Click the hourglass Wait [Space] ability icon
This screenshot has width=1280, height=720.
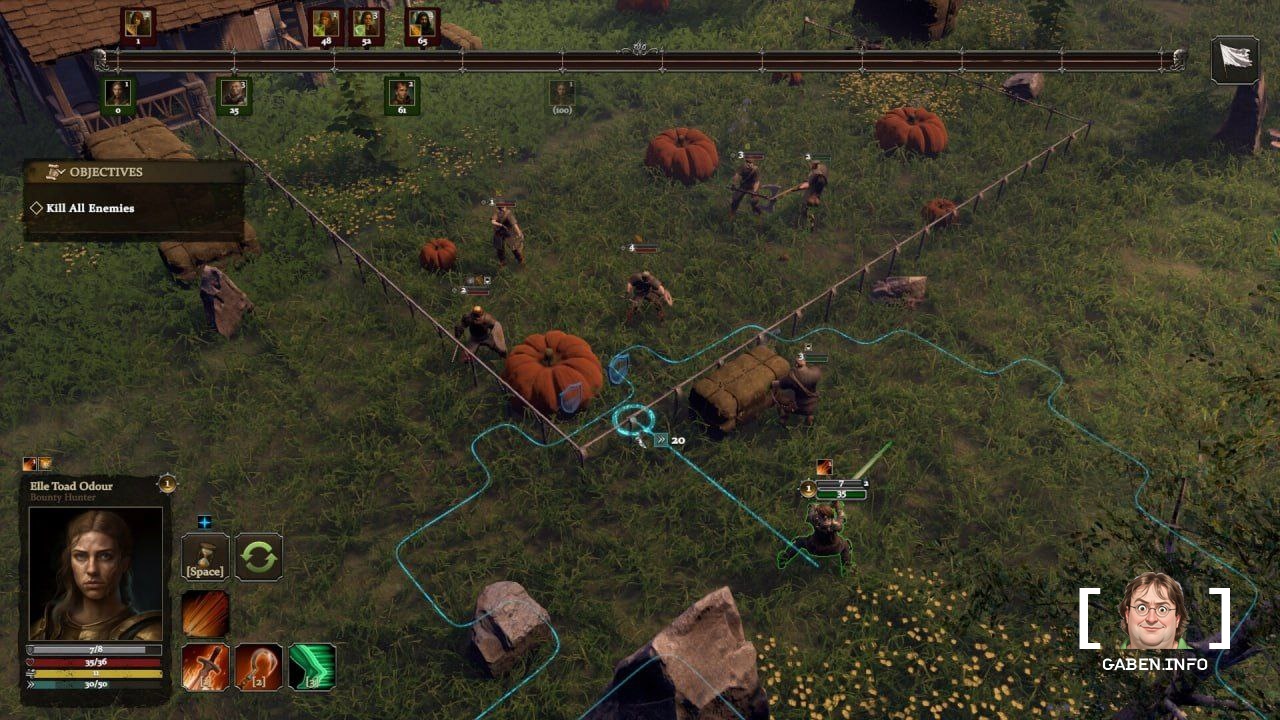(x=205, y=557)
